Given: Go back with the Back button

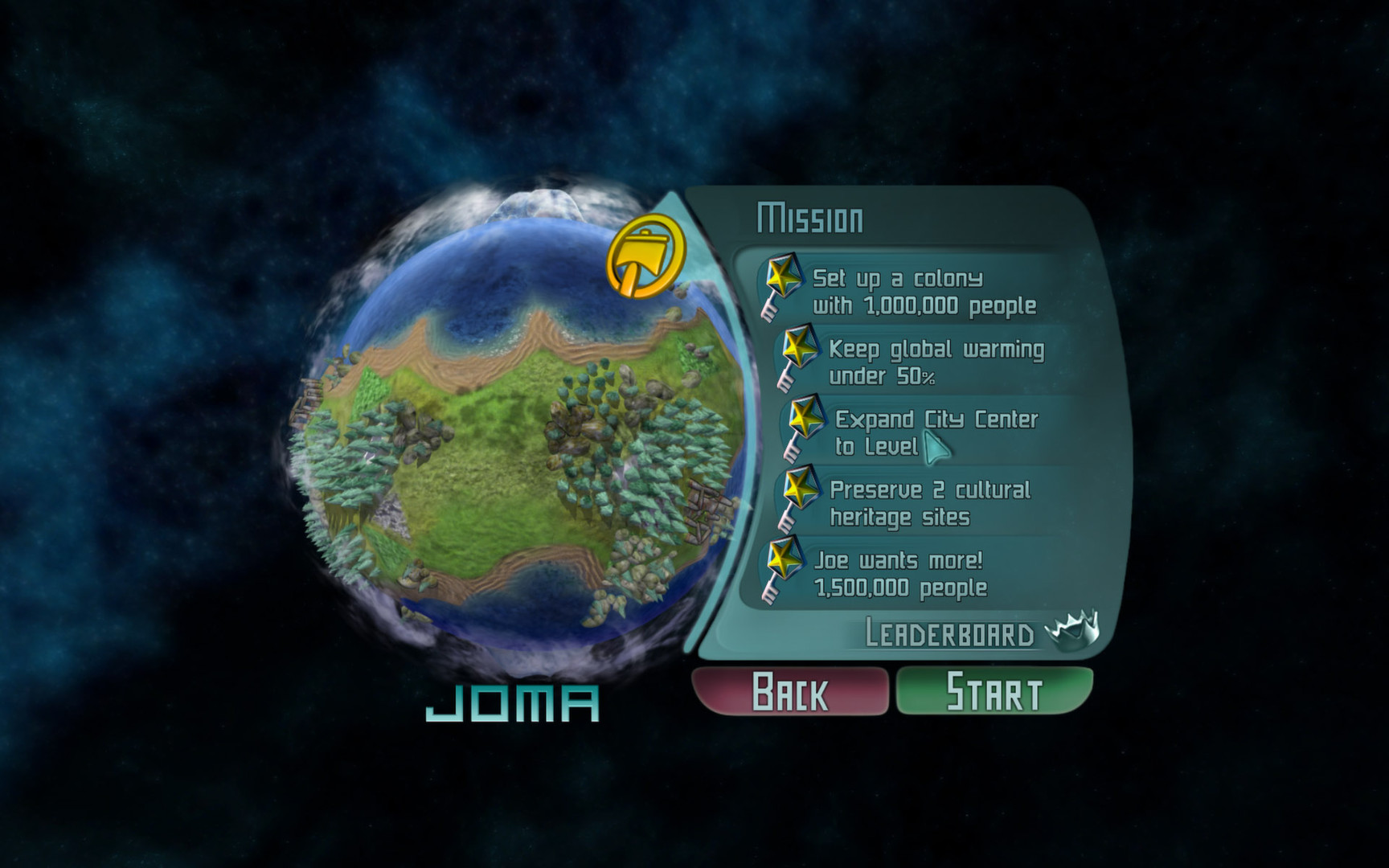Looking at the screenshot, I should tap(790, 691).
